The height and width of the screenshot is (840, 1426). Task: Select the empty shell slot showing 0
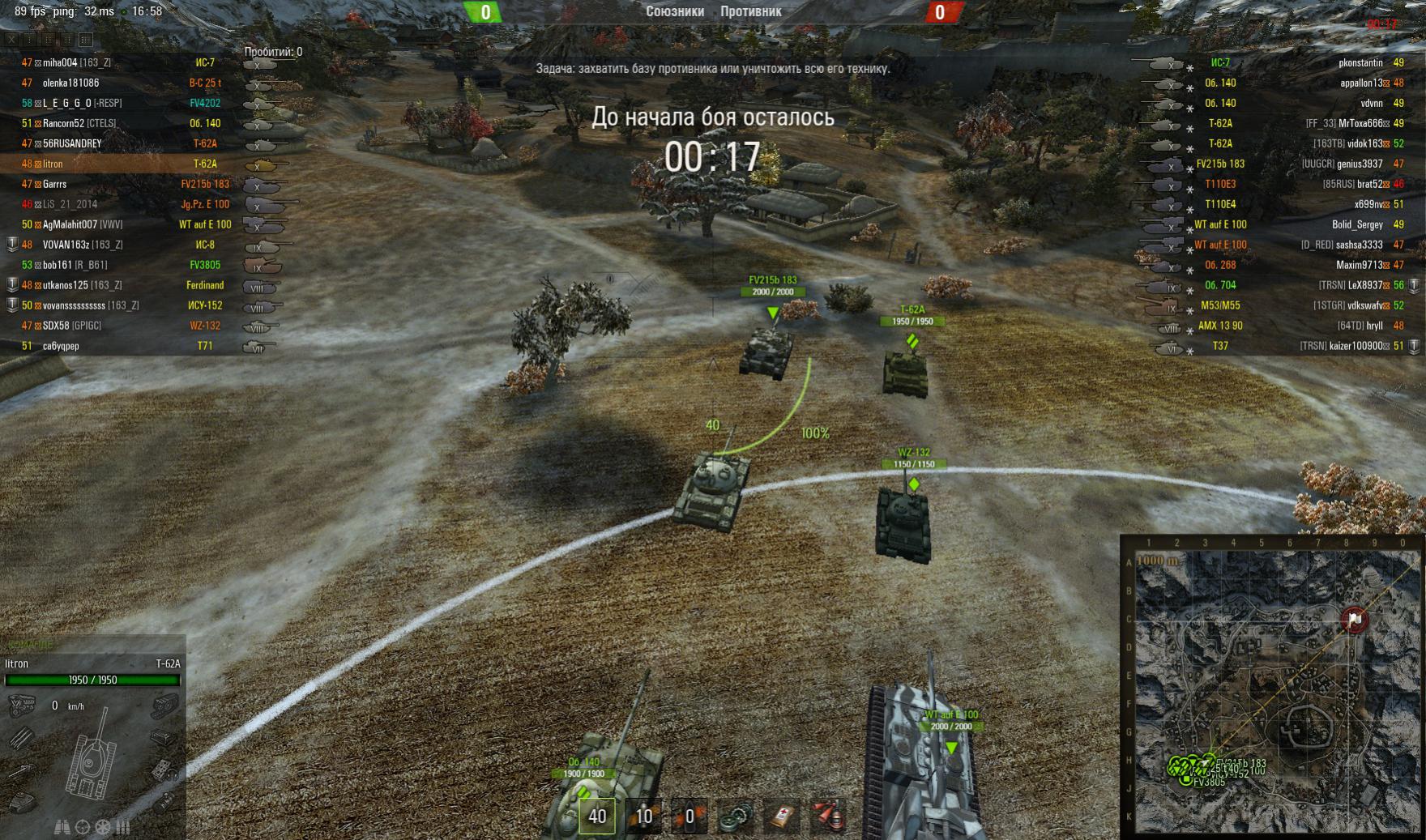pyautogui.click(x=689, y=816)
